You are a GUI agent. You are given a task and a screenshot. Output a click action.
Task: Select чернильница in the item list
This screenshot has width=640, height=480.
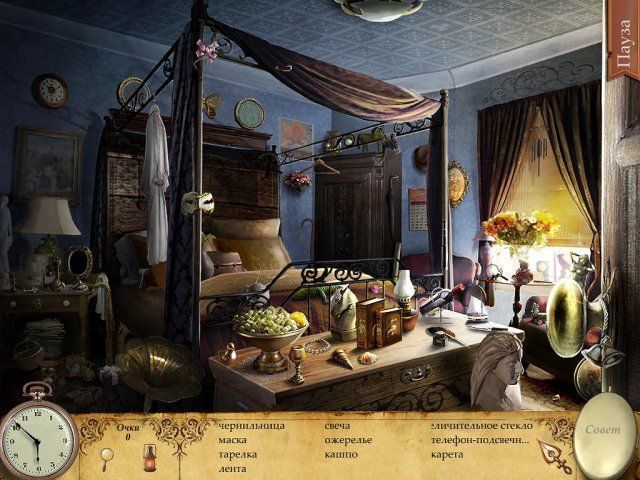point(251,426)
